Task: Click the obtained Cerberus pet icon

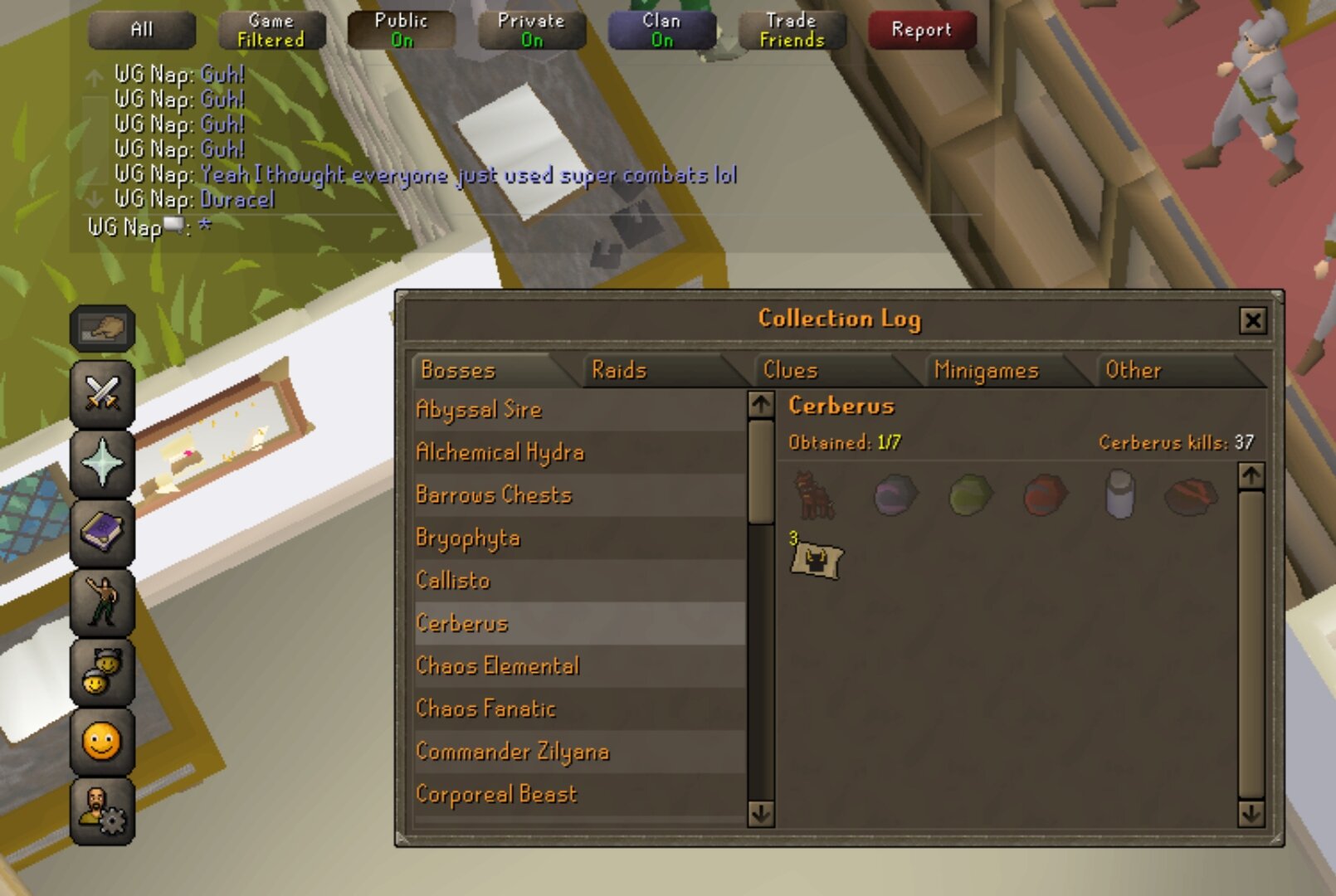Action: [x=815, y=495]
